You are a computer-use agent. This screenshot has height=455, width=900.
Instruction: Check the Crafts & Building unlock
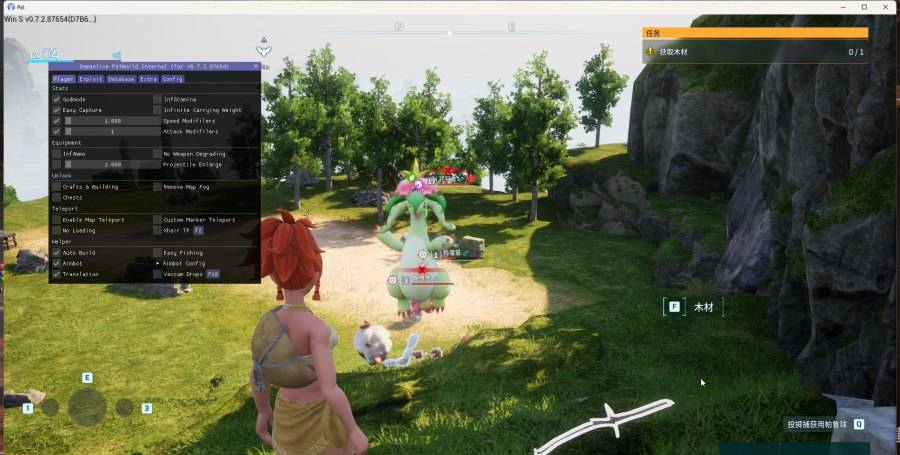pyautogui.click(x=56, y=186)
